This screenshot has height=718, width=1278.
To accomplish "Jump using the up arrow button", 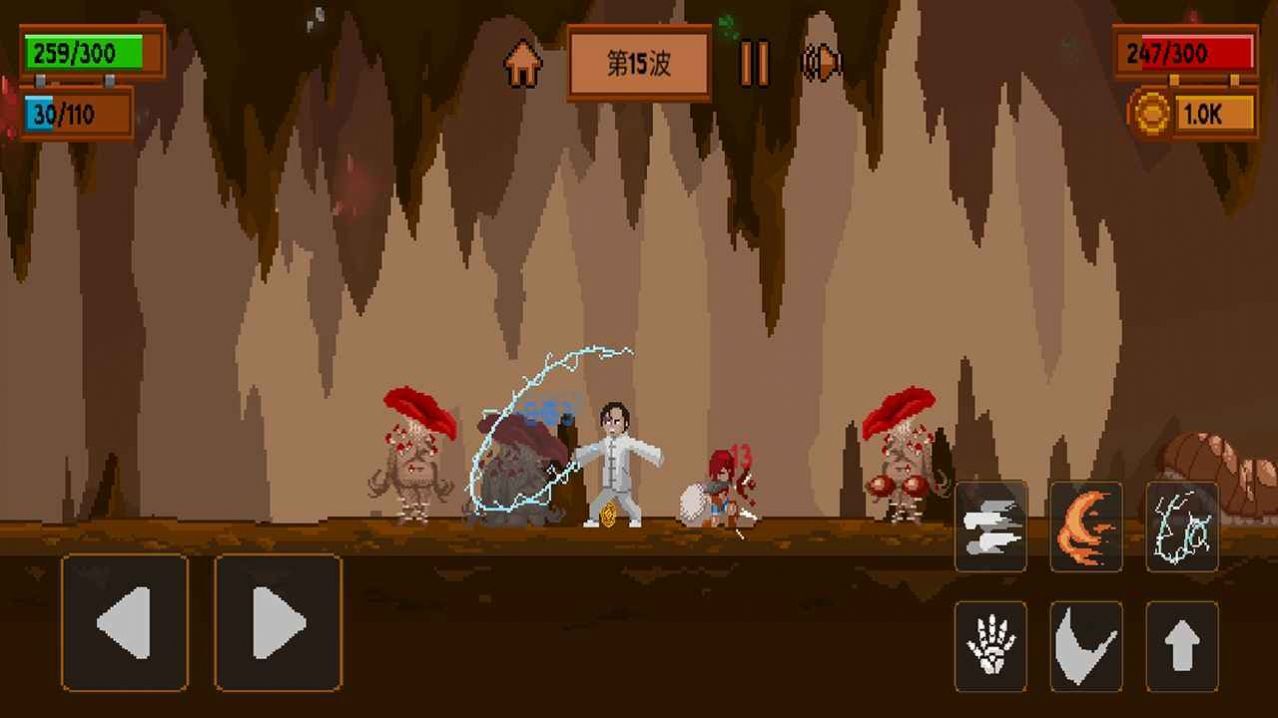I will (x=1182, y=646).
